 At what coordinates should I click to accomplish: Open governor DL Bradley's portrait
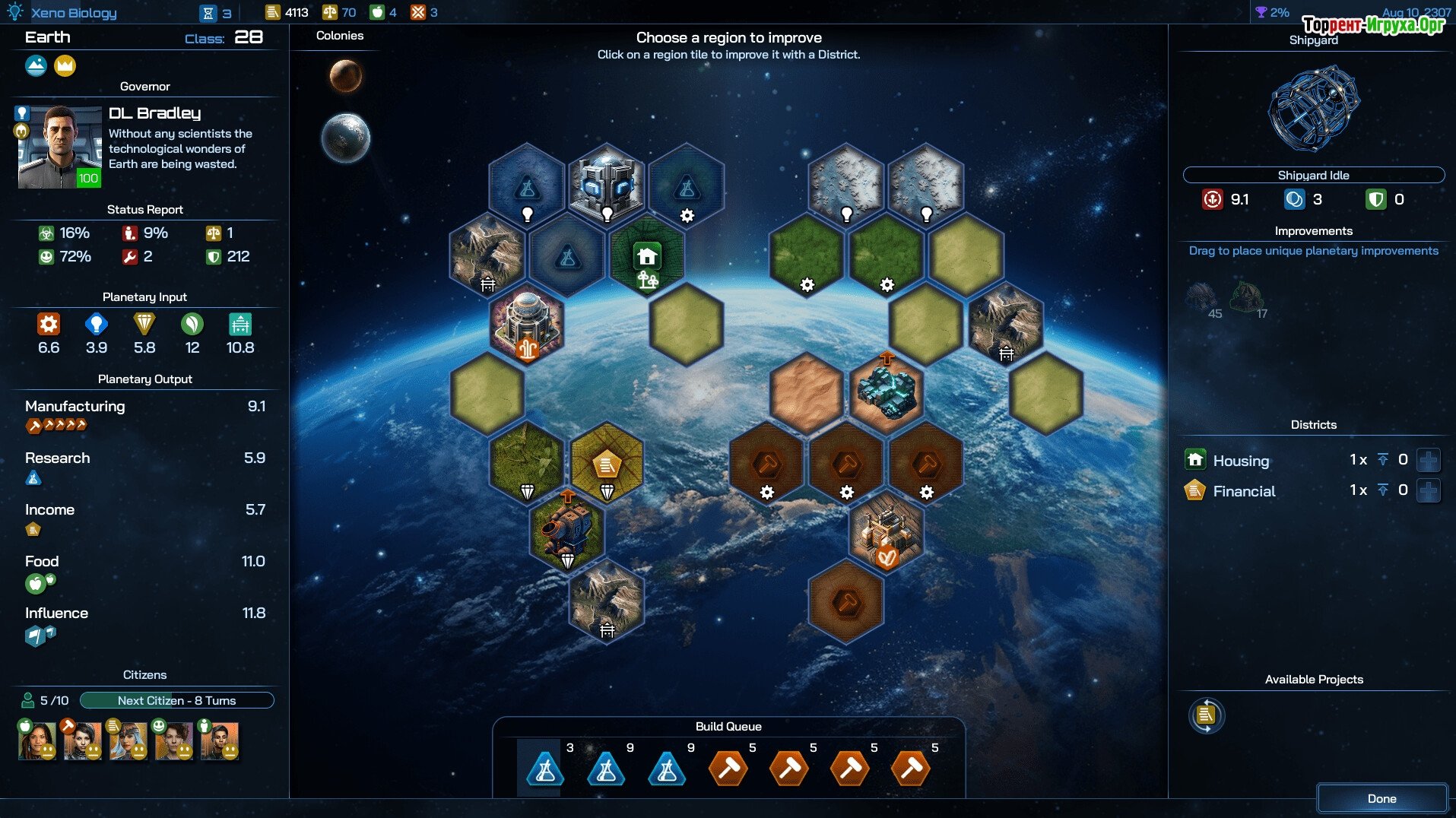[59, 147]
